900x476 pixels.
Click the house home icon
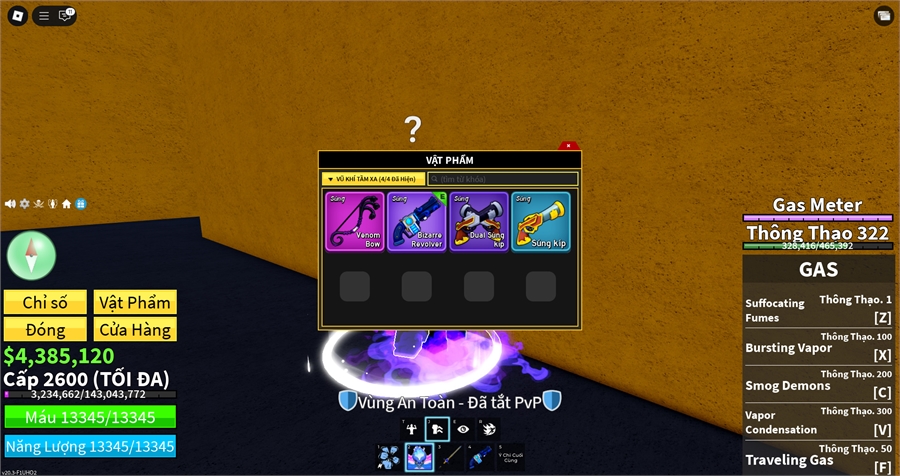(66, 204)
